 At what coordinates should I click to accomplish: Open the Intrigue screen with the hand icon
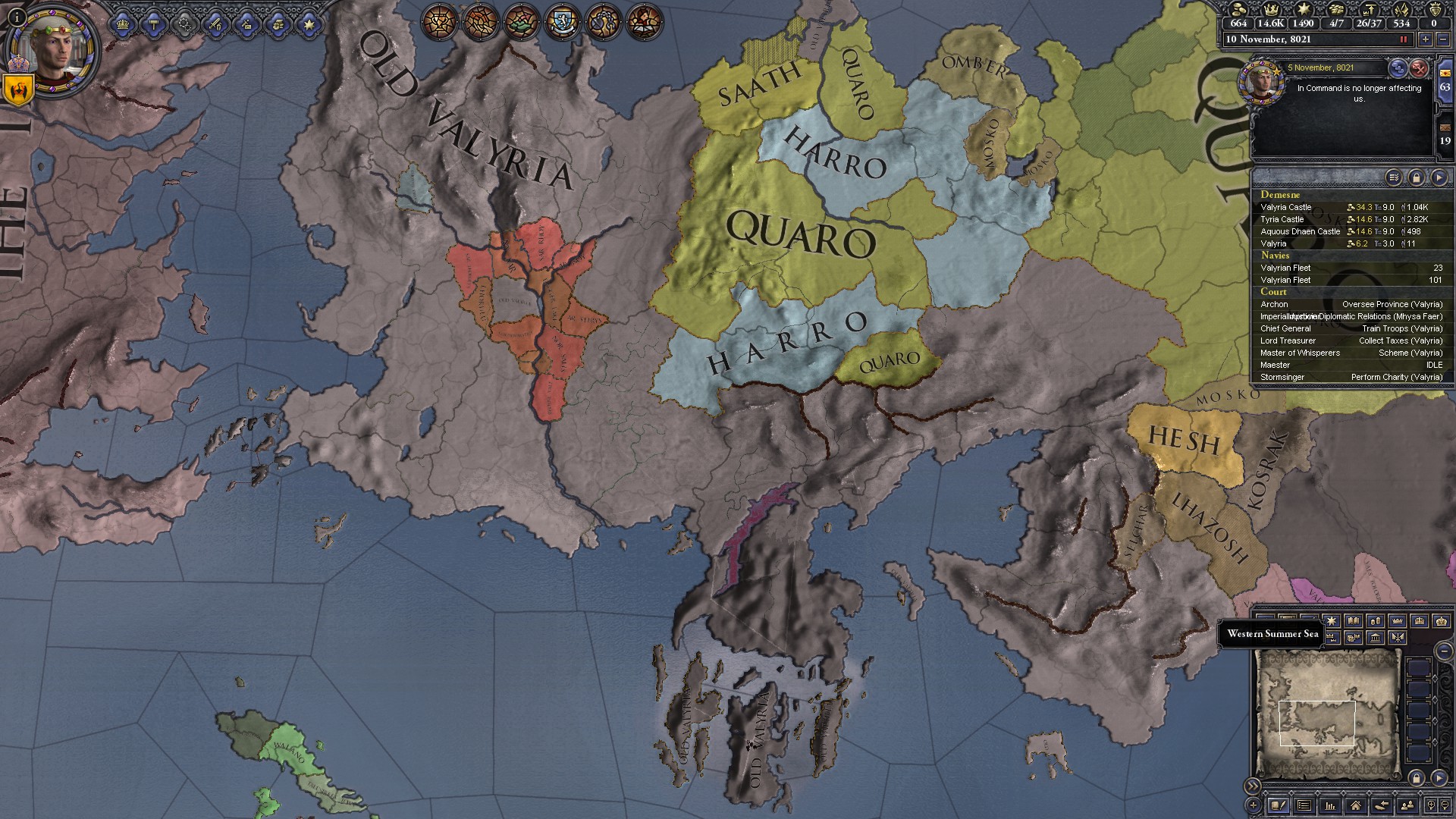pos(278,25)
